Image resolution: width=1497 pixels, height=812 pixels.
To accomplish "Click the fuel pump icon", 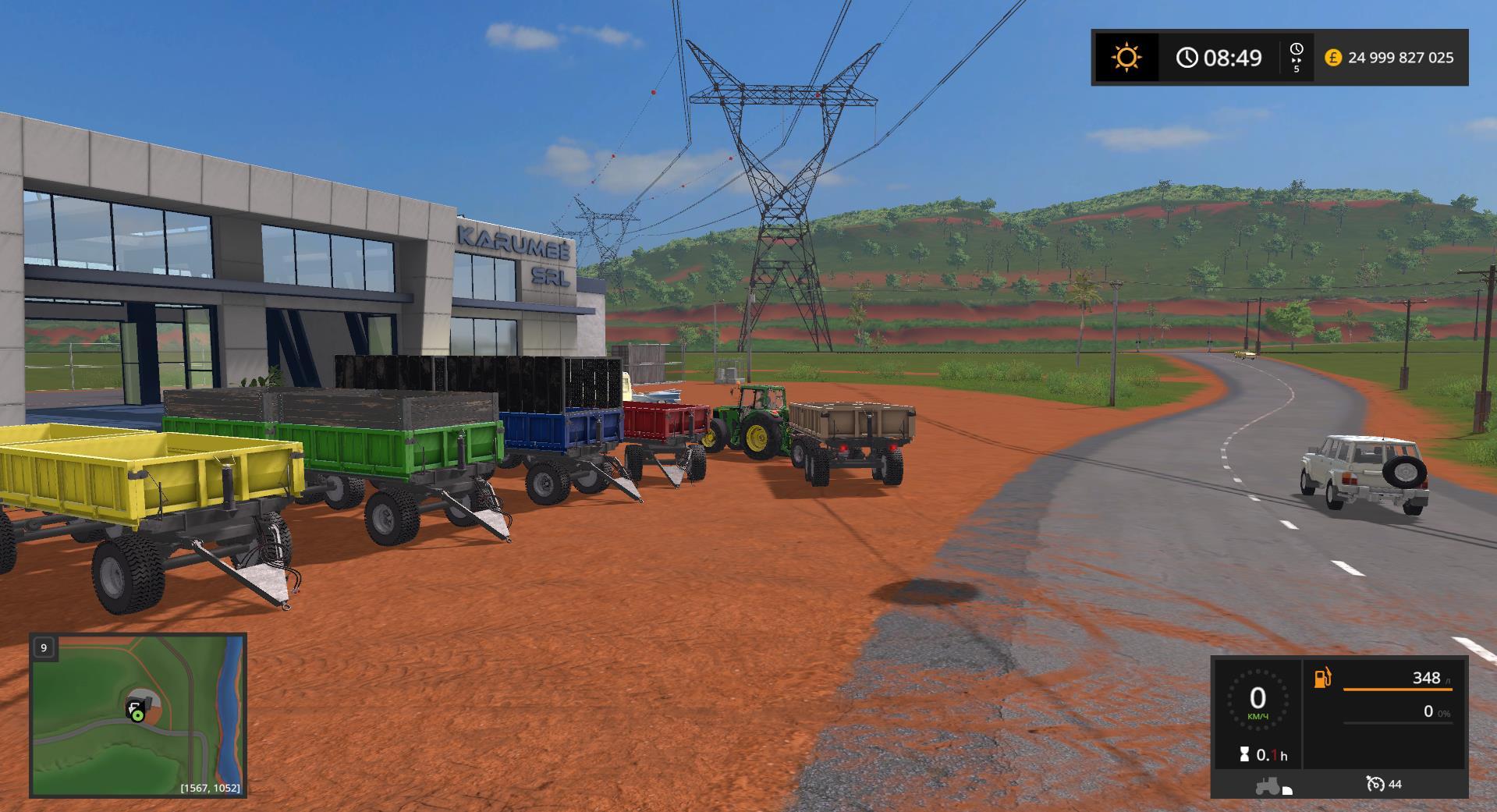I will 1323,678.
